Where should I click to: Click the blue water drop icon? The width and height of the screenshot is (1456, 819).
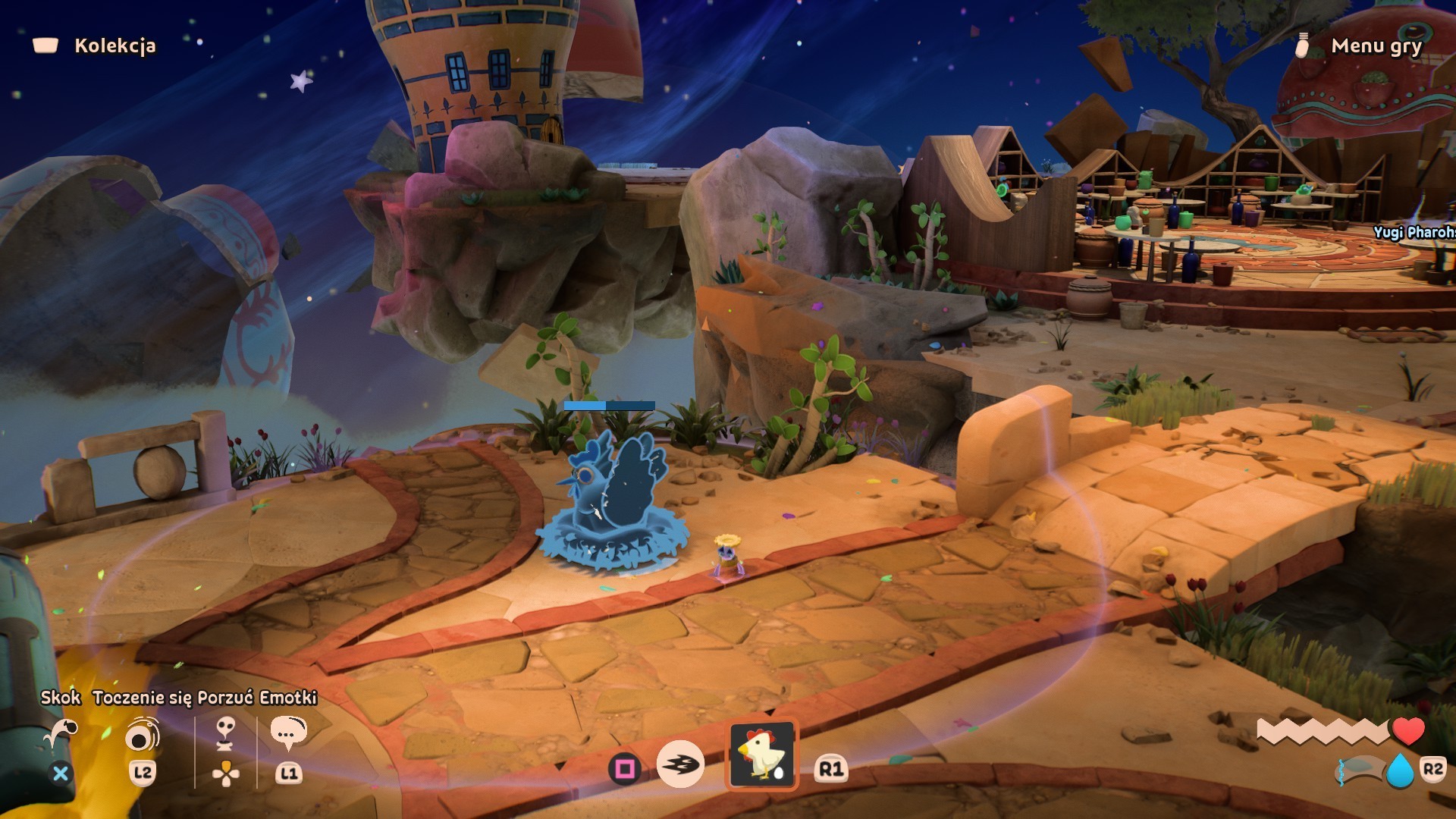pyautogui.click(x=1400, y=771)
